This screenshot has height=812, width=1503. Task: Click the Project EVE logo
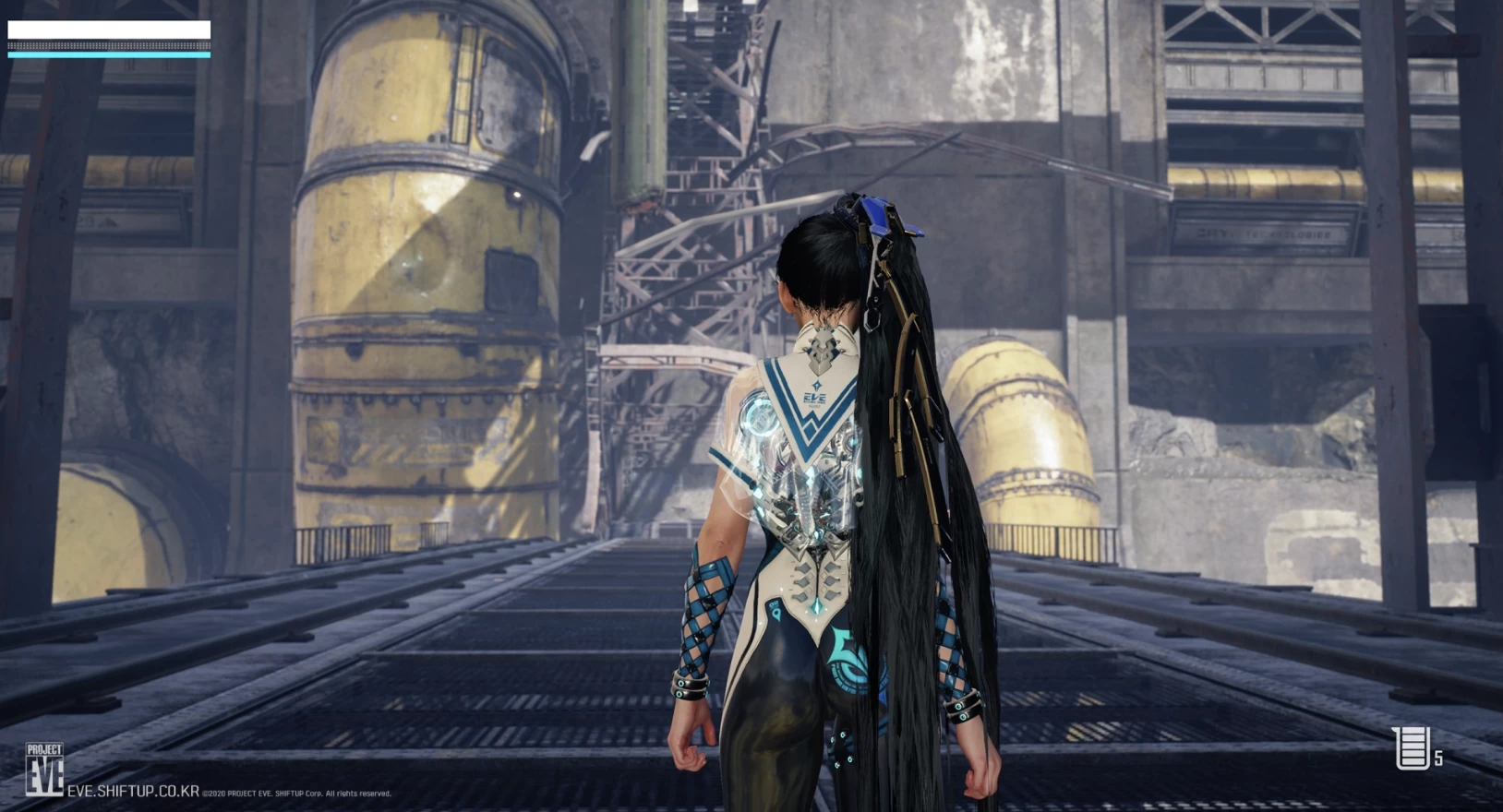[x=44, y=769]
